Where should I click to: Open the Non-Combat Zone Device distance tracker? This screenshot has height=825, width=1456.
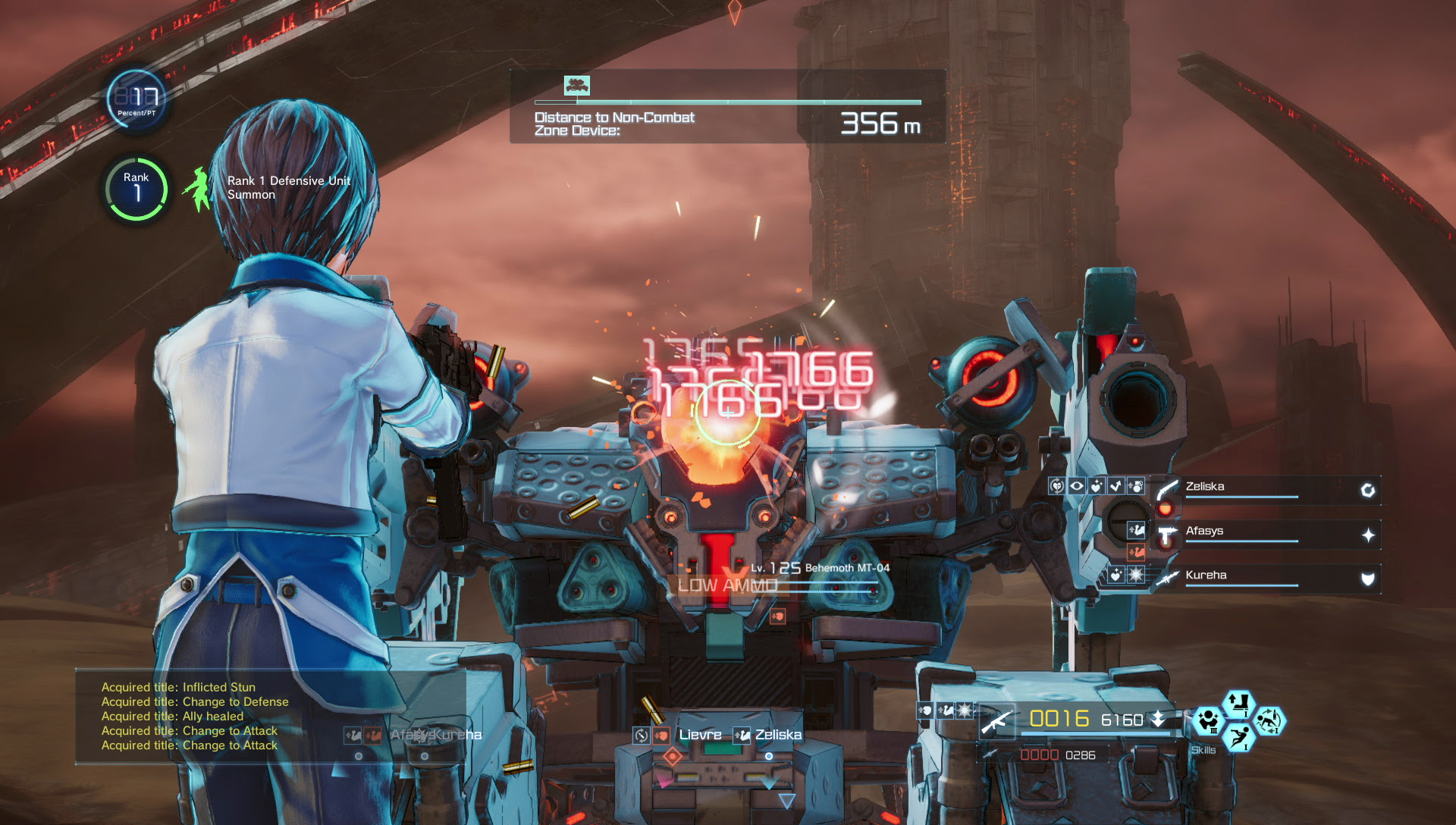pos(727,108)
